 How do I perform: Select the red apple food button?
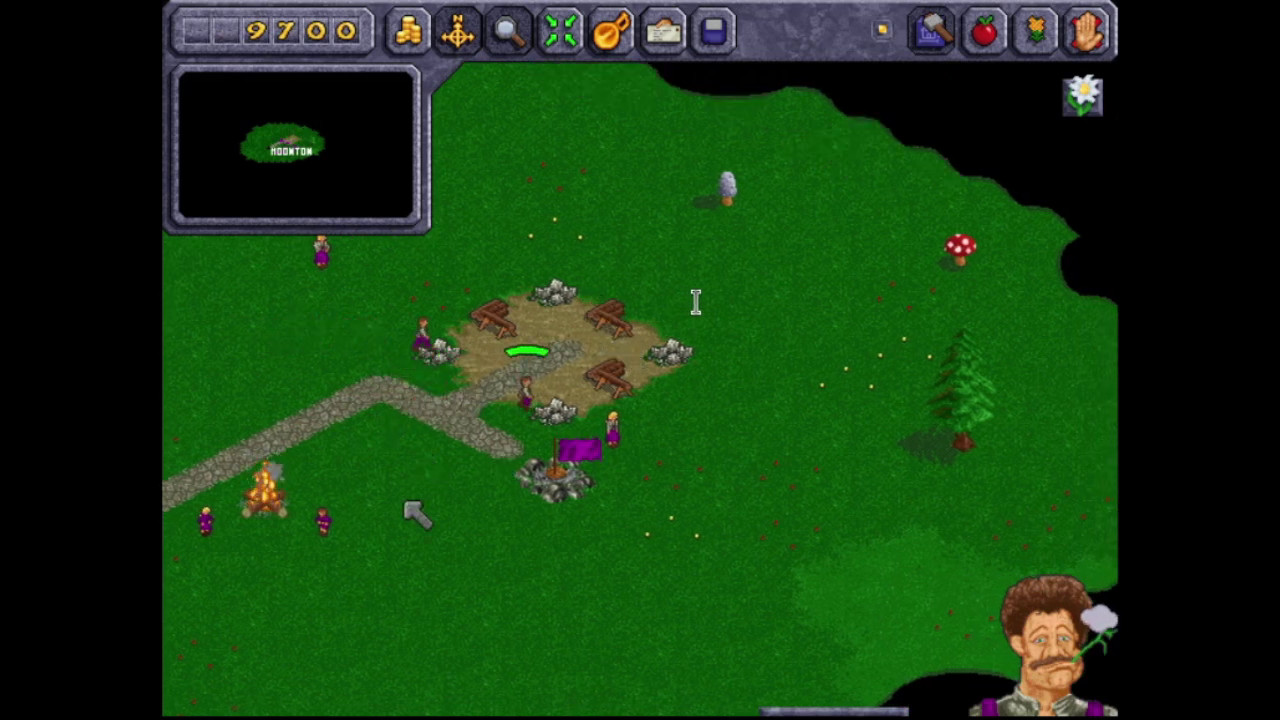(x=984, y=31)
